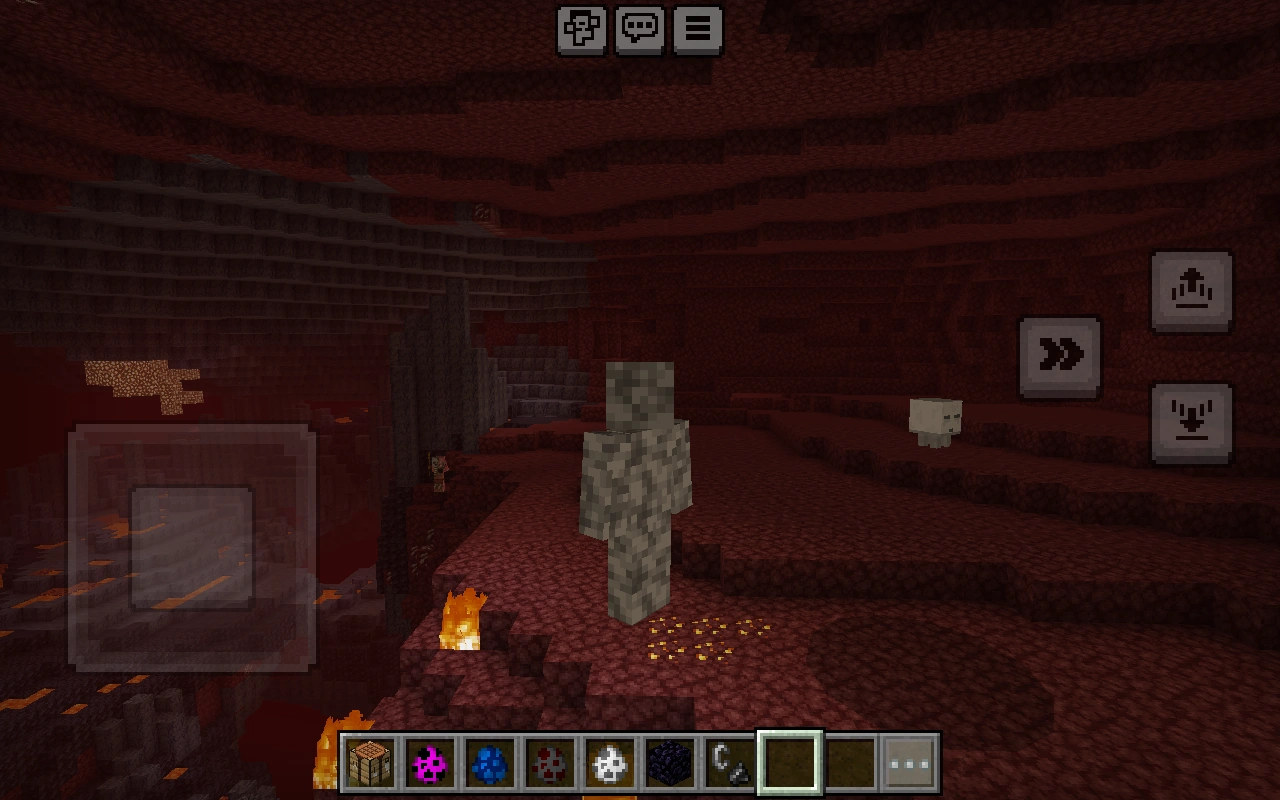1280x800 pixels.
Task: Select the white spawn egg
Action: pyautogui.click(x=610, y=763)
